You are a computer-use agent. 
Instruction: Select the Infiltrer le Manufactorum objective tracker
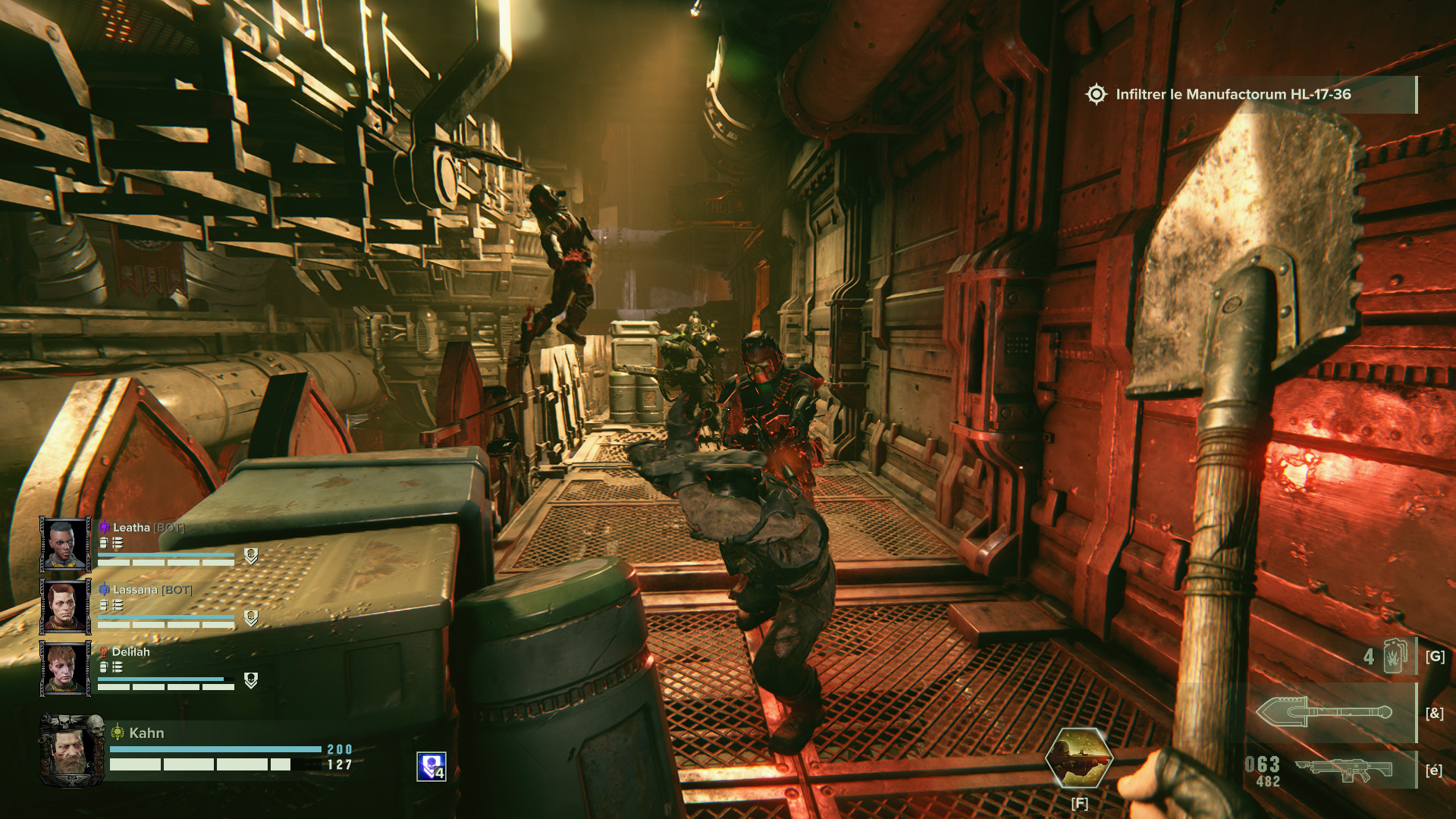point(1232,95)
